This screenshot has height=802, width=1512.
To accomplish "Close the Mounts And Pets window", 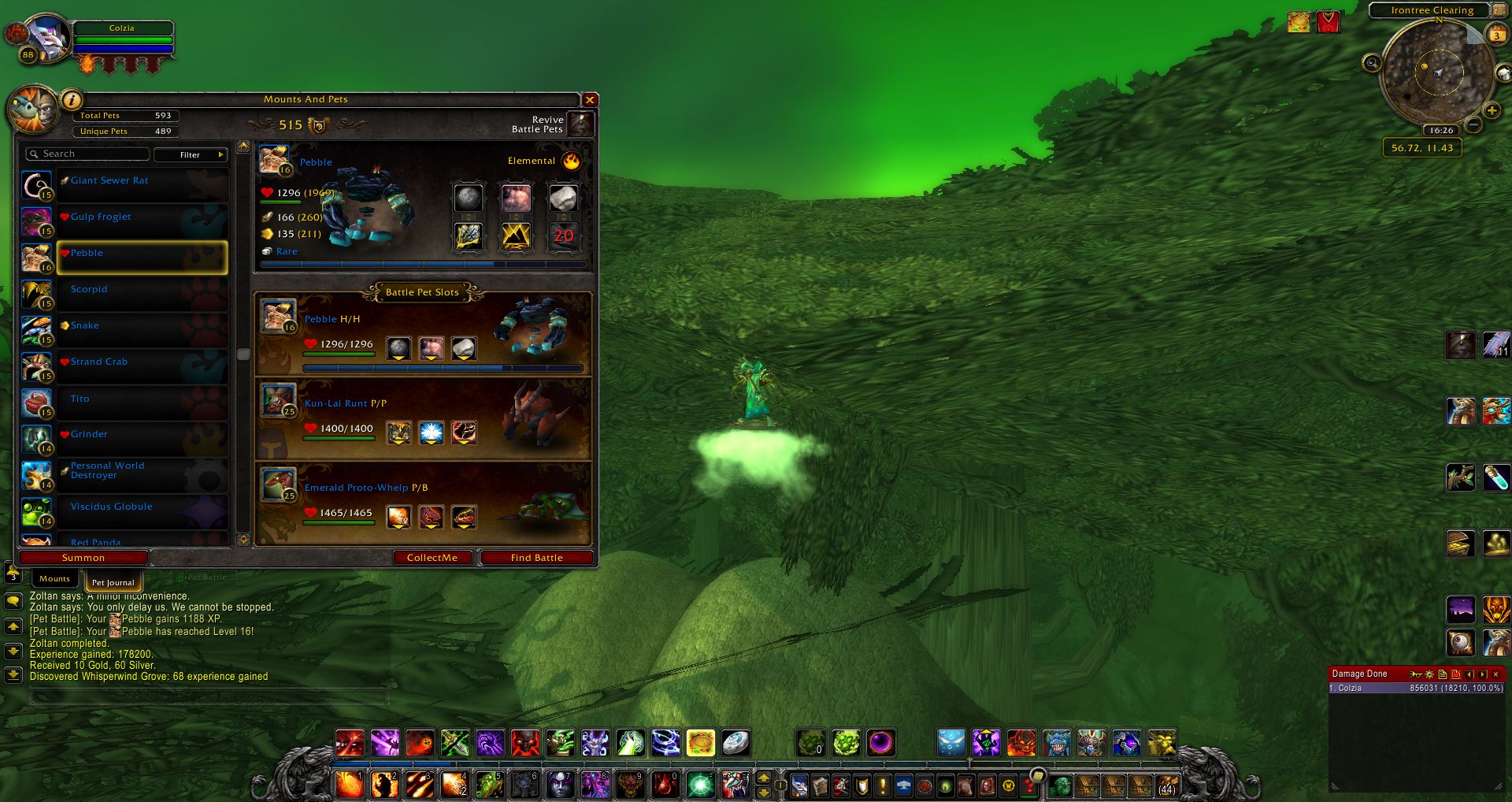I will [x=589, y=100].
